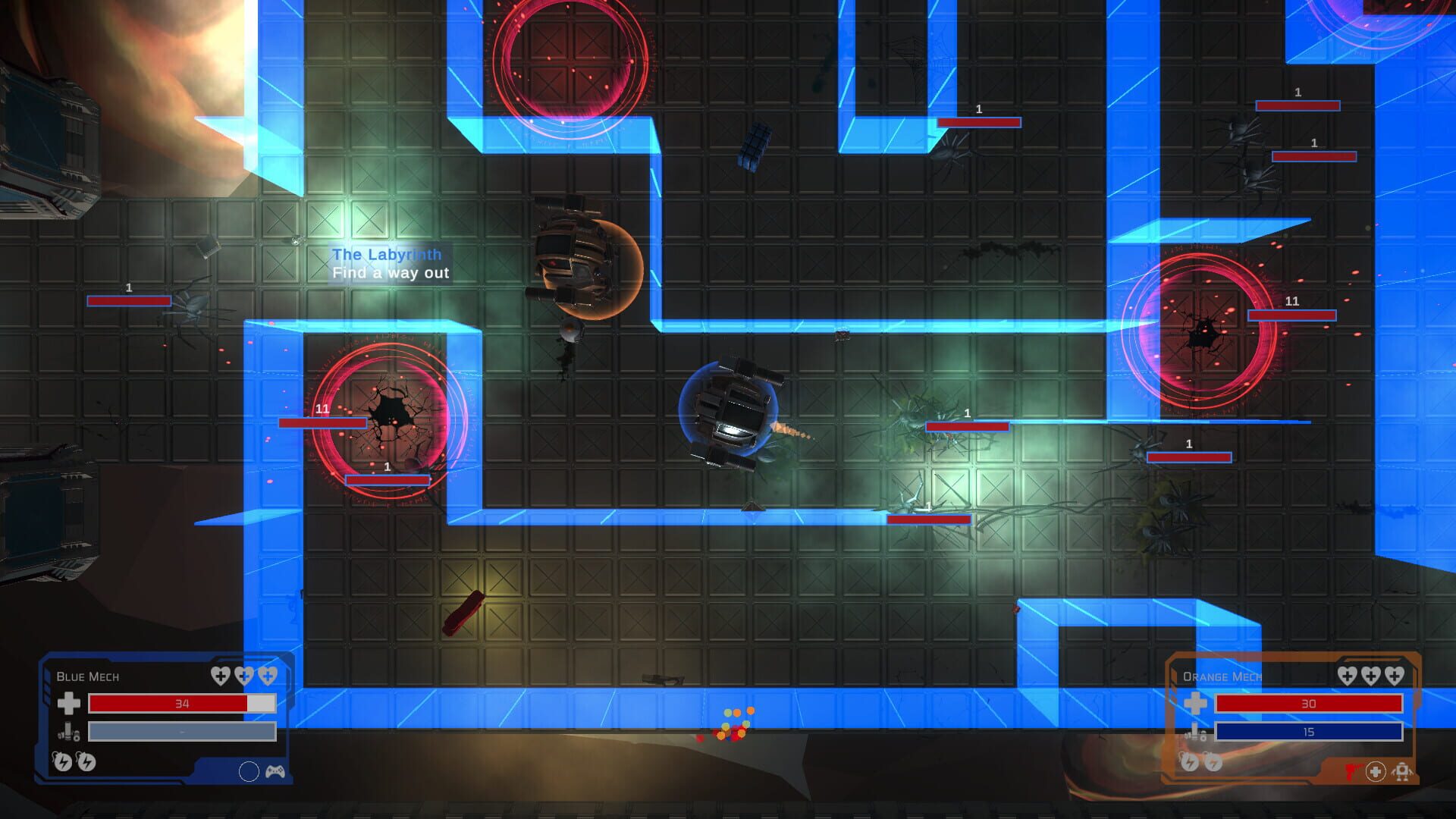Select the health cross icon on Blue Mech panel

click(70, 704)
